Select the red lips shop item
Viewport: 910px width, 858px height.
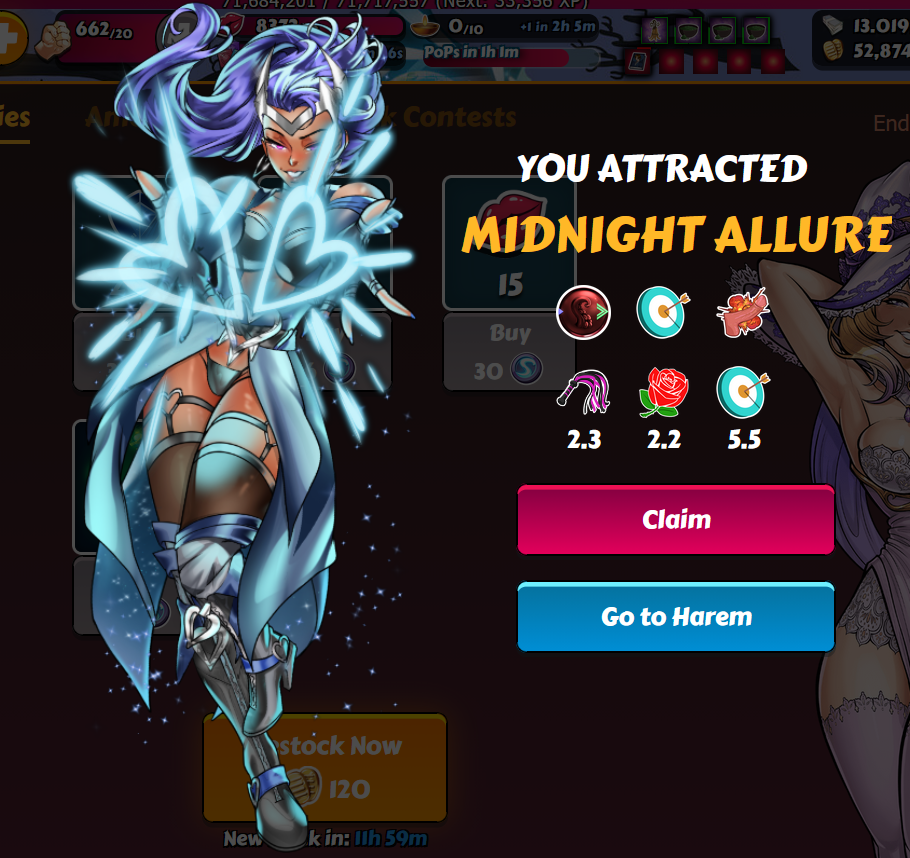click(509, 241)
